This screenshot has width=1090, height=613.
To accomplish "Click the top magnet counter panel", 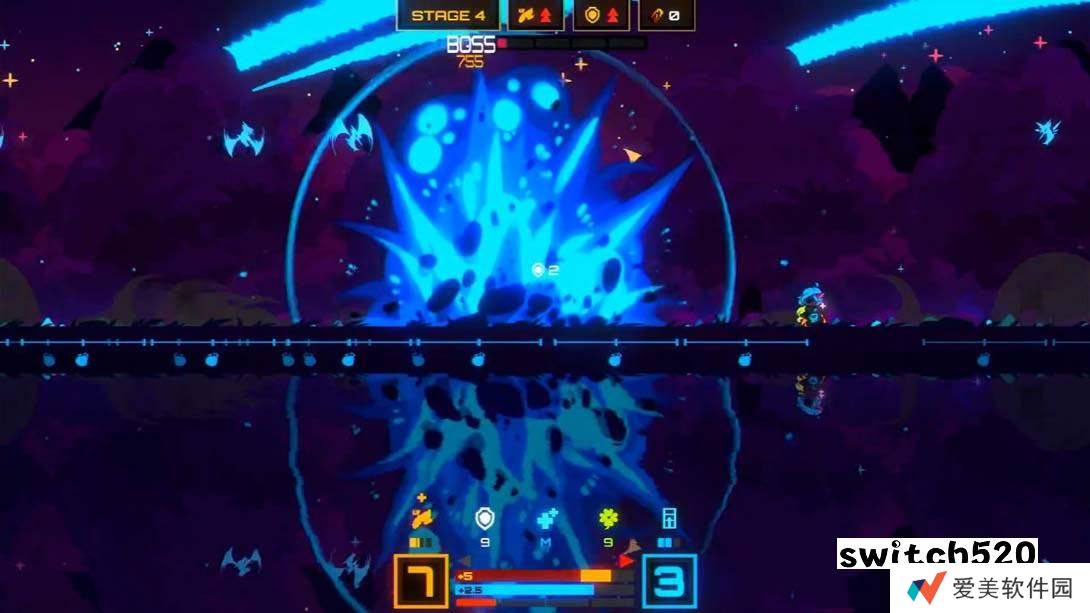I will click(667, 15).
